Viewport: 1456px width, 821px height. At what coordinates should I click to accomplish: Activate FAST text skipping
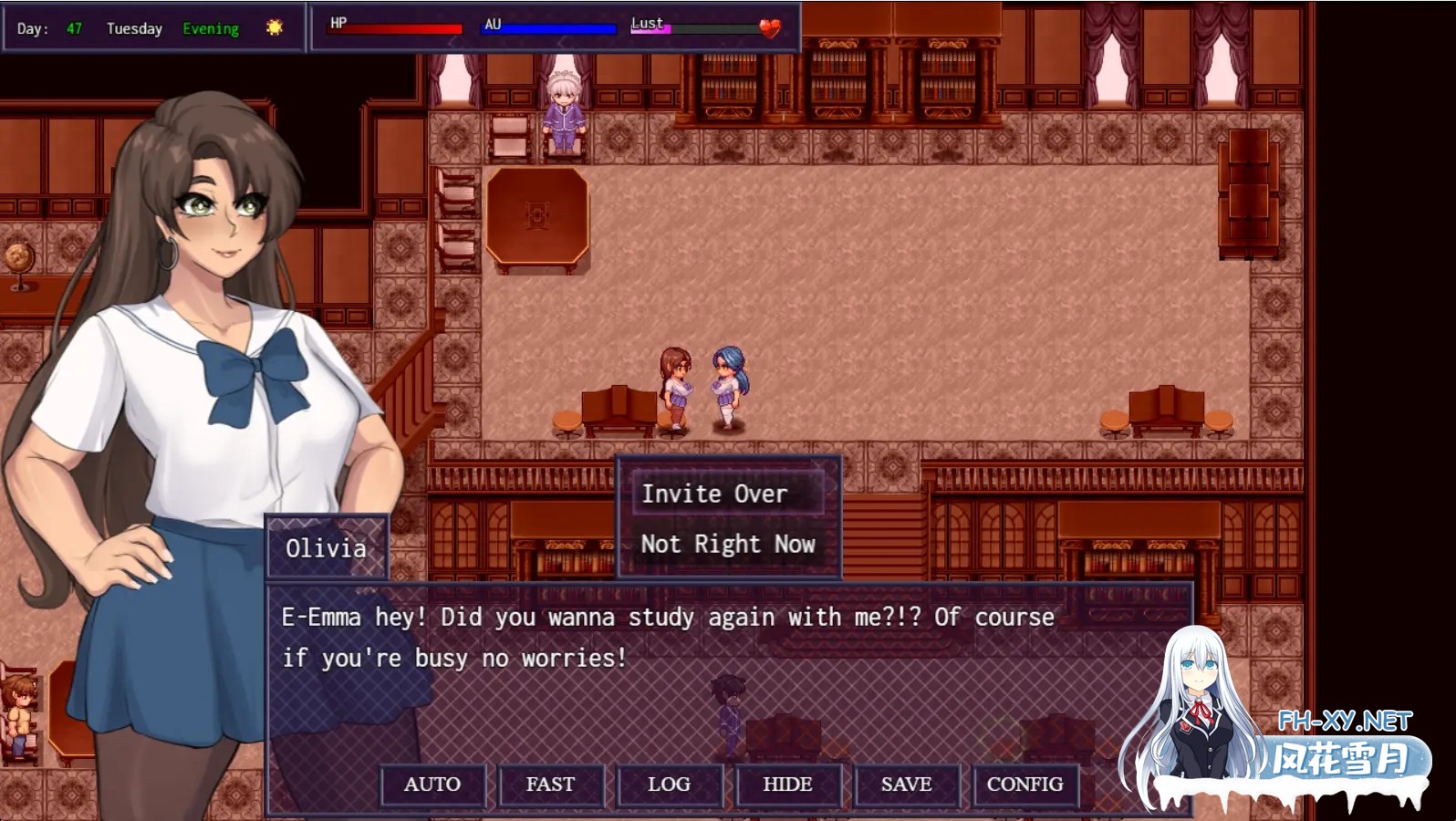pos(550,785)
